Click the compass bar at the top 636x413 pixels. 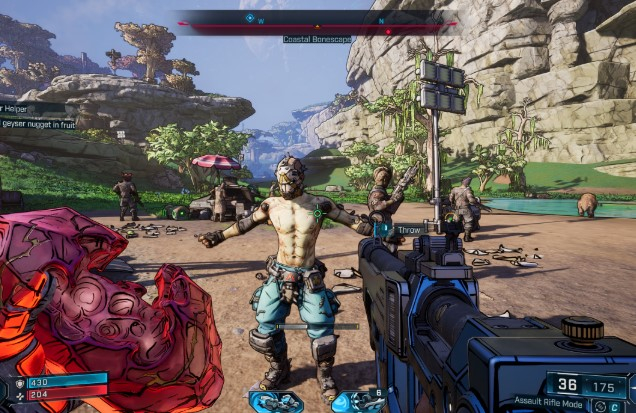[318, 20]
